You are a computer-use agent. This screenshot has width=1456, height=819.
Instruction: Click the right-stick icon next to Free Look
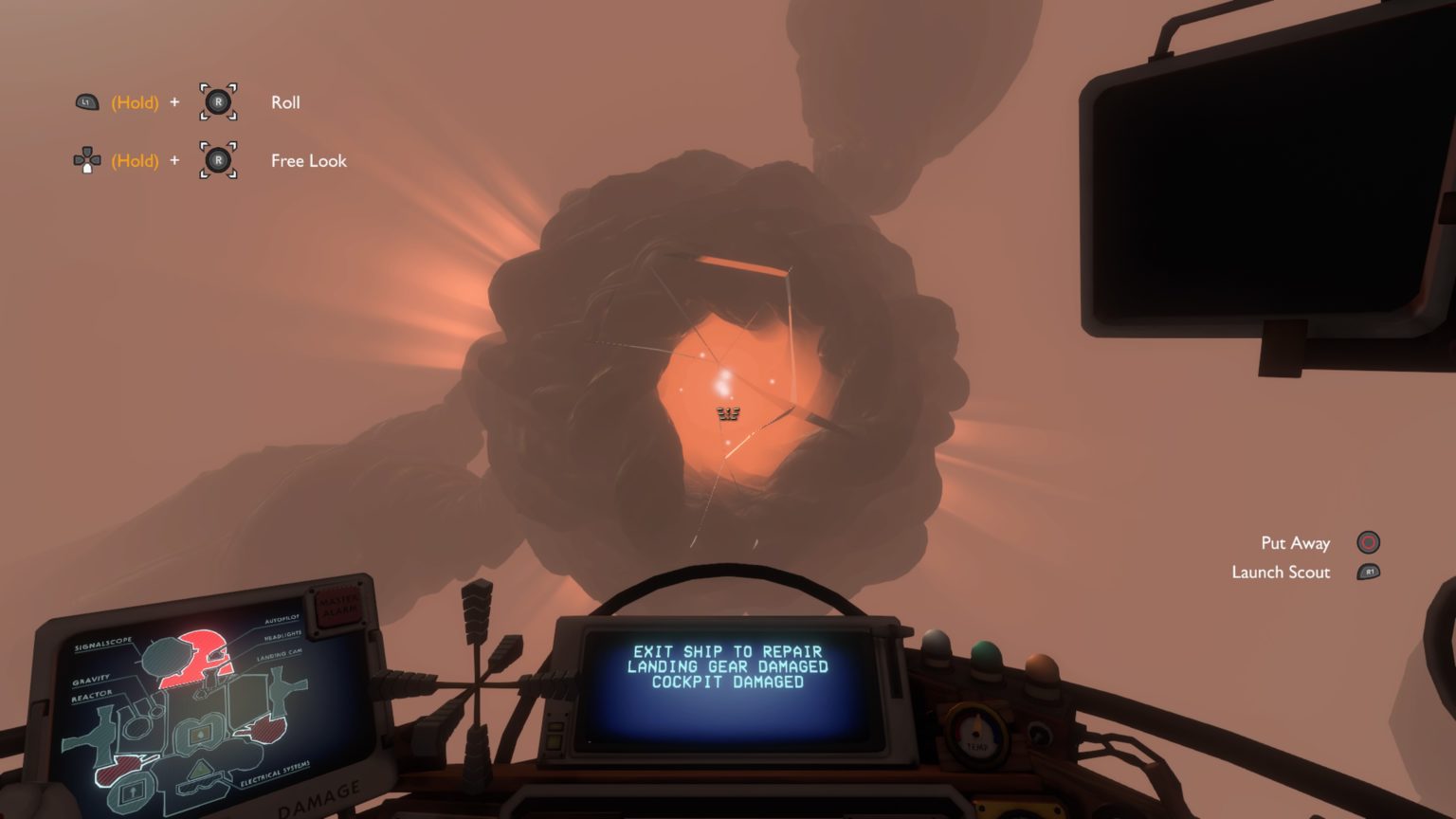pyautogui.click(x=219, y=161)
